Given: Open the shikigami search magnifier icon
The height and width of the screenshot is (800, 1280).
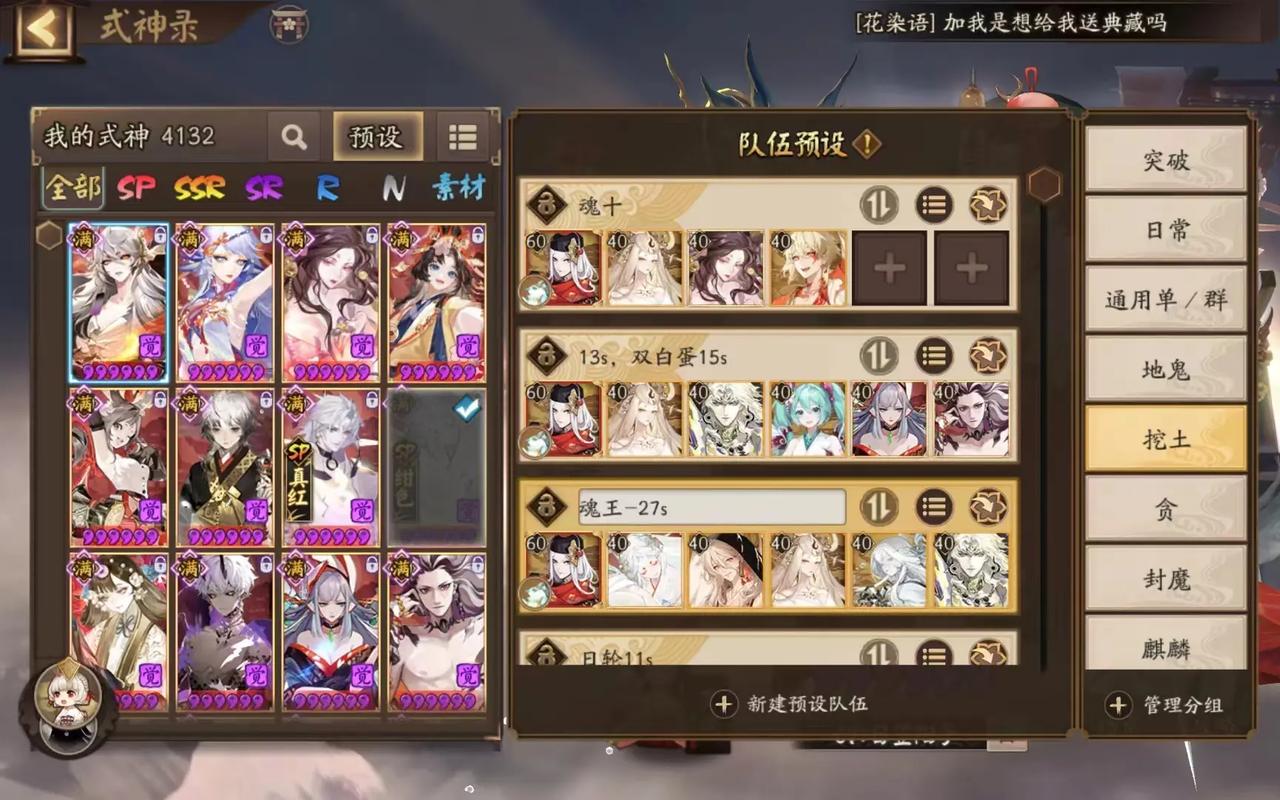Looking at the screenshot, I should click(293, 138).
